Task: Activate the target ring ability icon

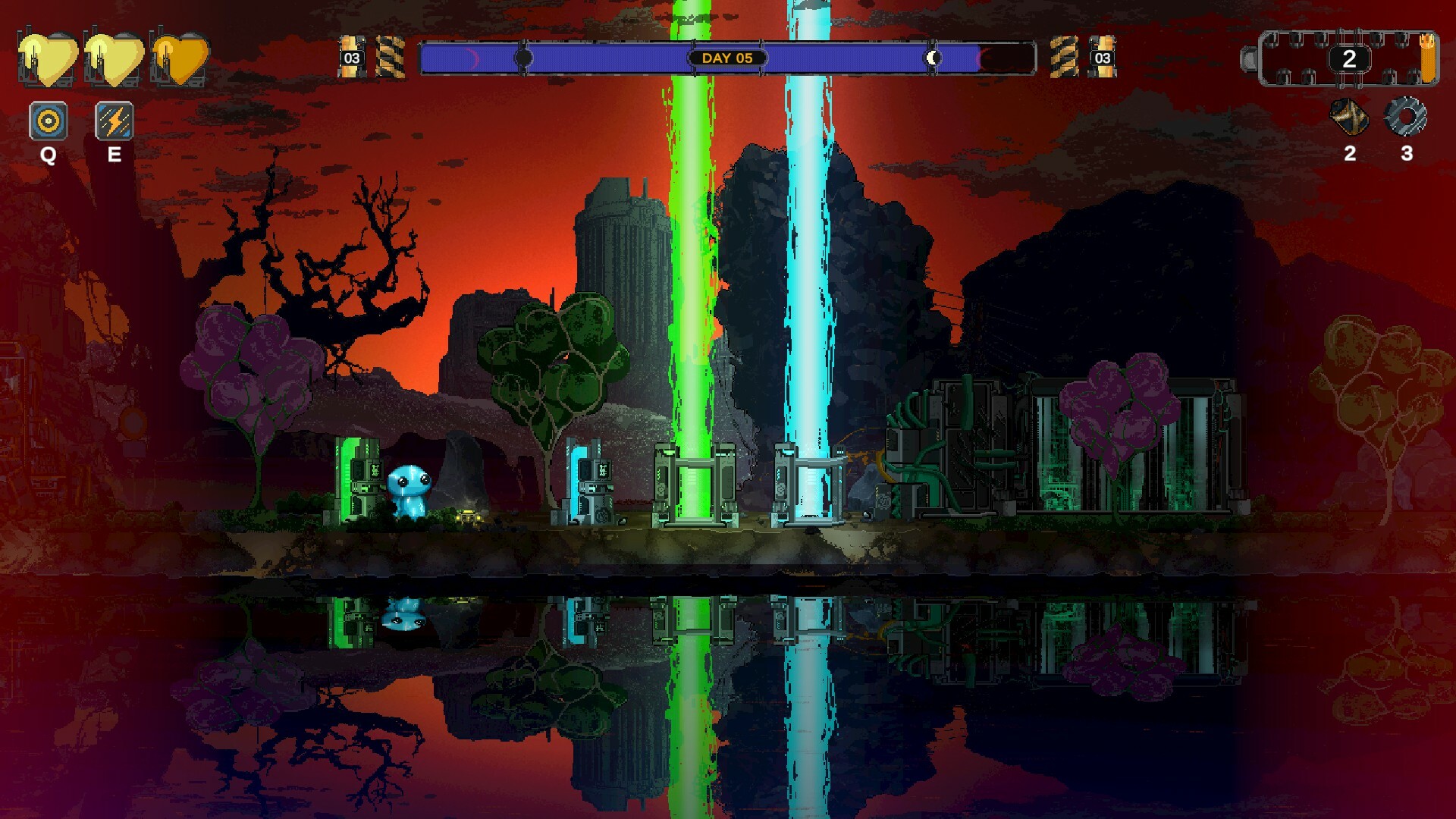Action: click(49, 121)
